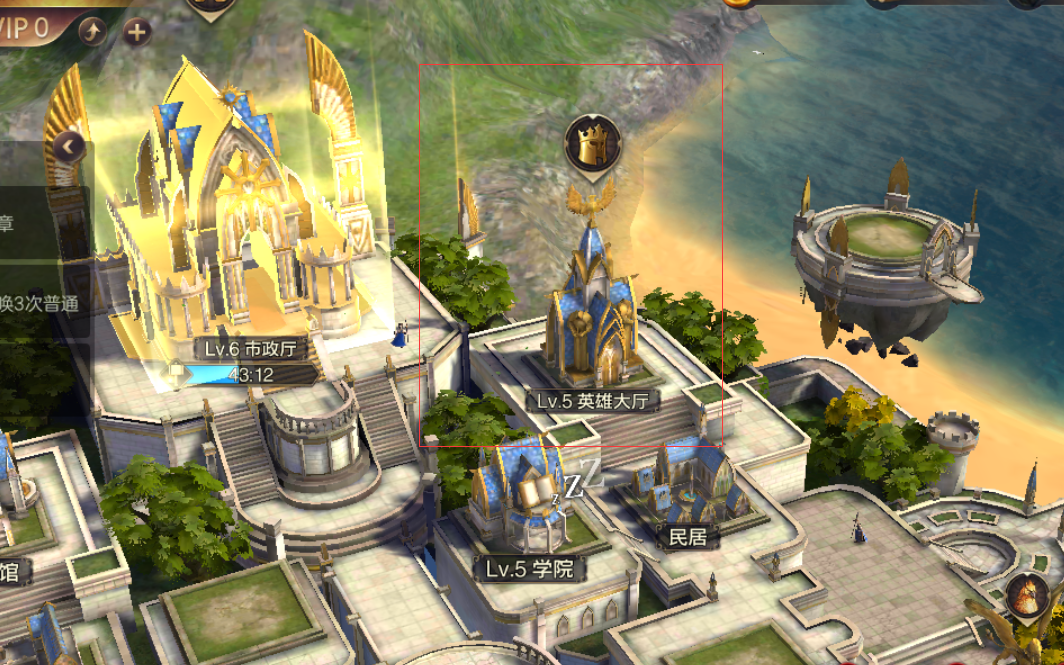1064x665 pixels.
Task: Select the 民居 building label
Action: click(688, 537)
